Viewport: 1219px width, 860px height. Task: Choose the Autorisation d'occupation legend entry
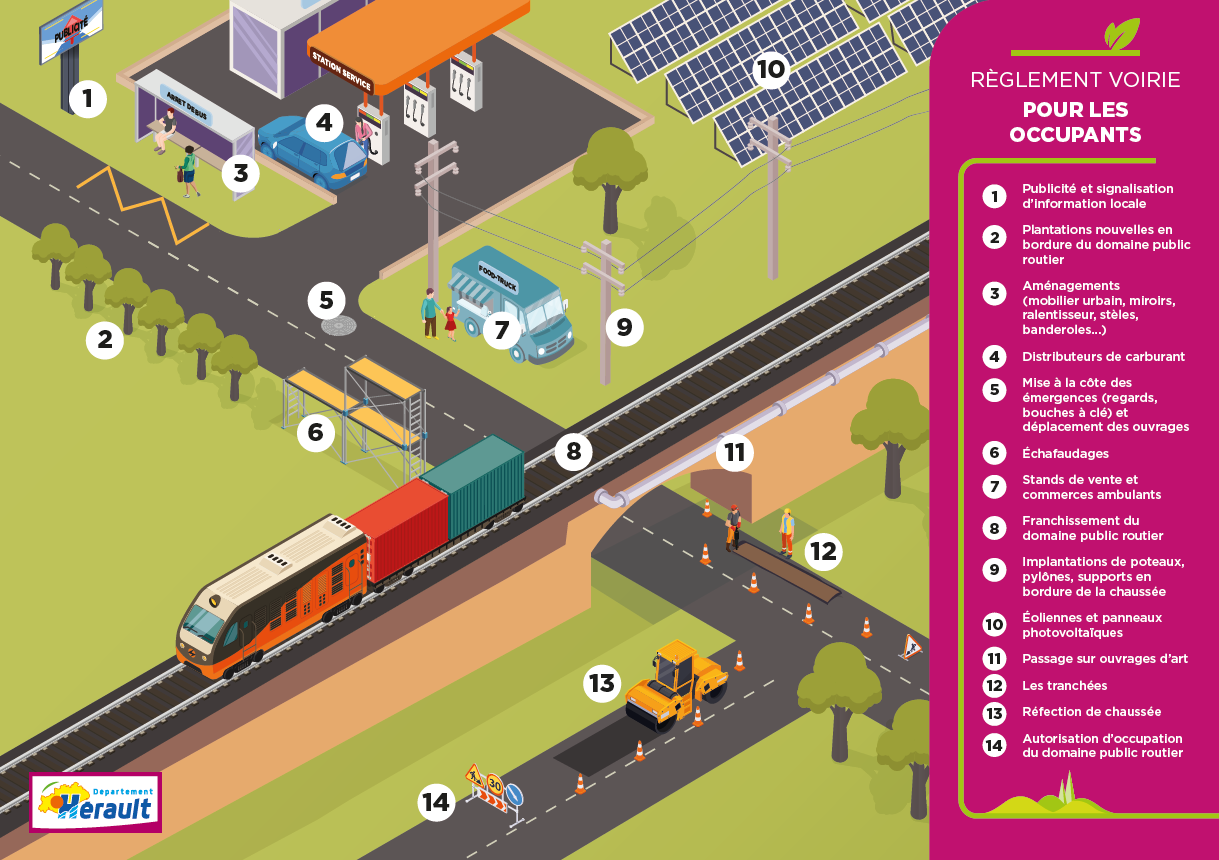[1101, 746]
